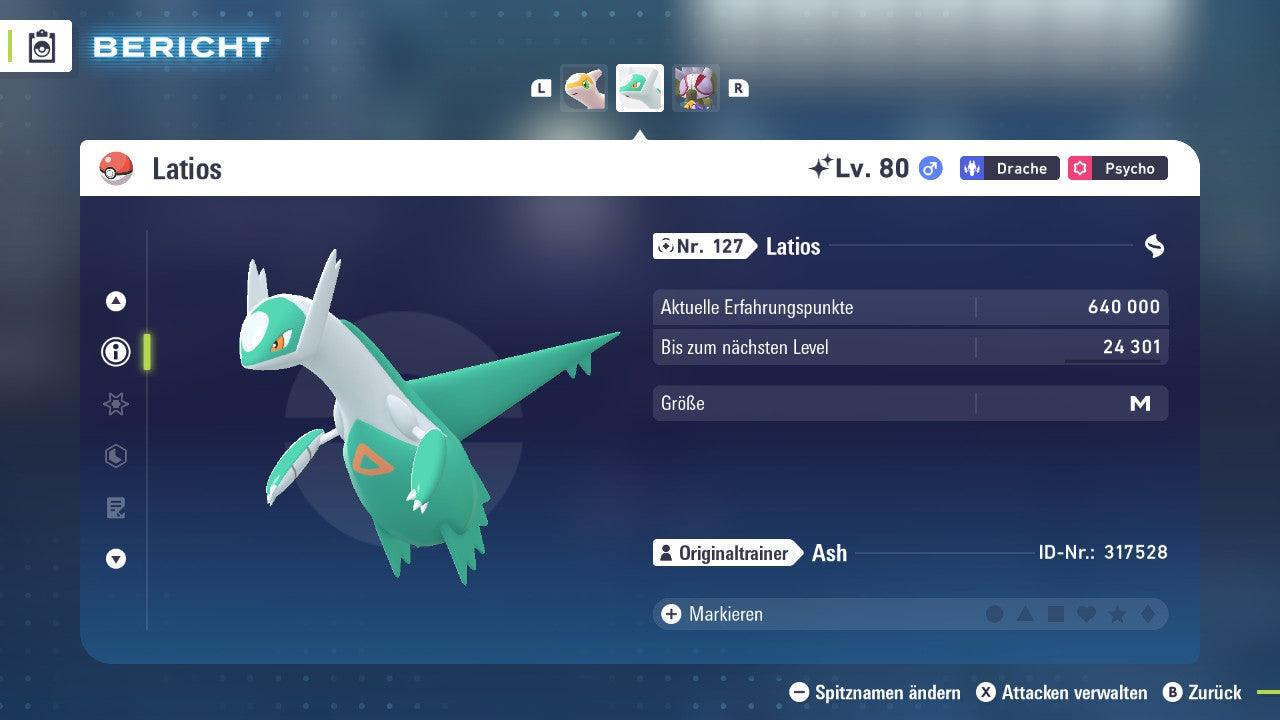Toggle the circle marking on Latios

click(993, 614)
